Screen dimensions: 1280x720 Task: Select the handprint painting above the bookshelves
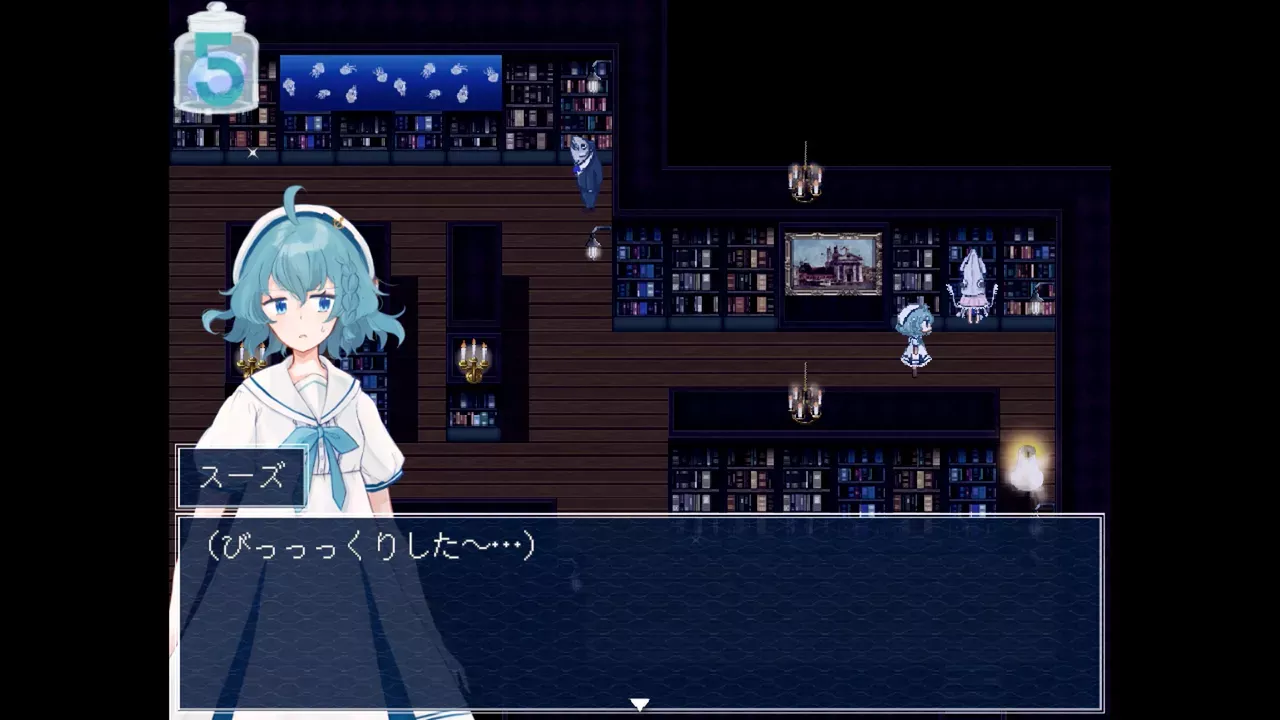click(x=390, y=82)
